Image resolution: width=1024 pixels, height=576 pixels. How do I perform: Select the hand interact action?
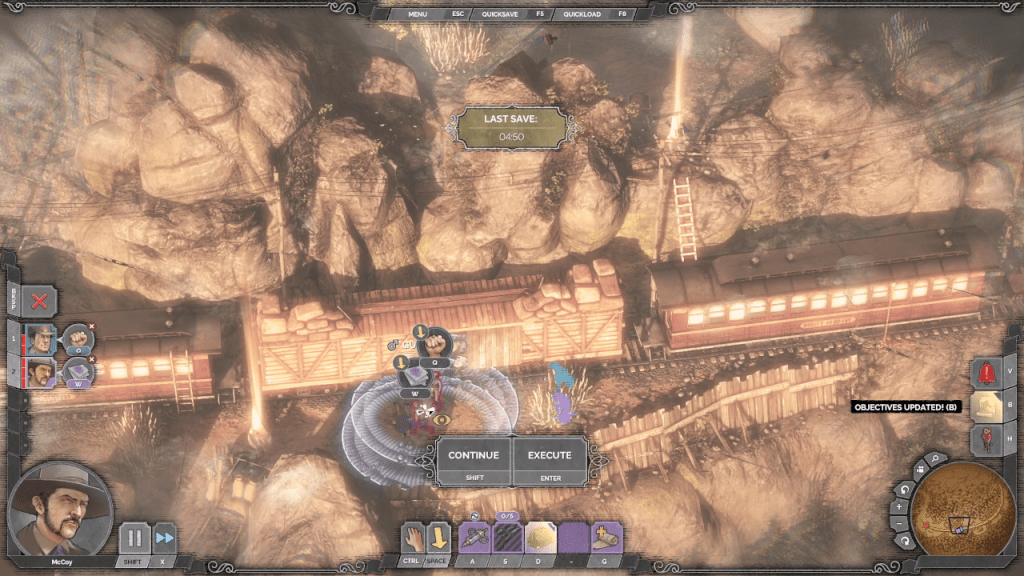click(413, 538)
